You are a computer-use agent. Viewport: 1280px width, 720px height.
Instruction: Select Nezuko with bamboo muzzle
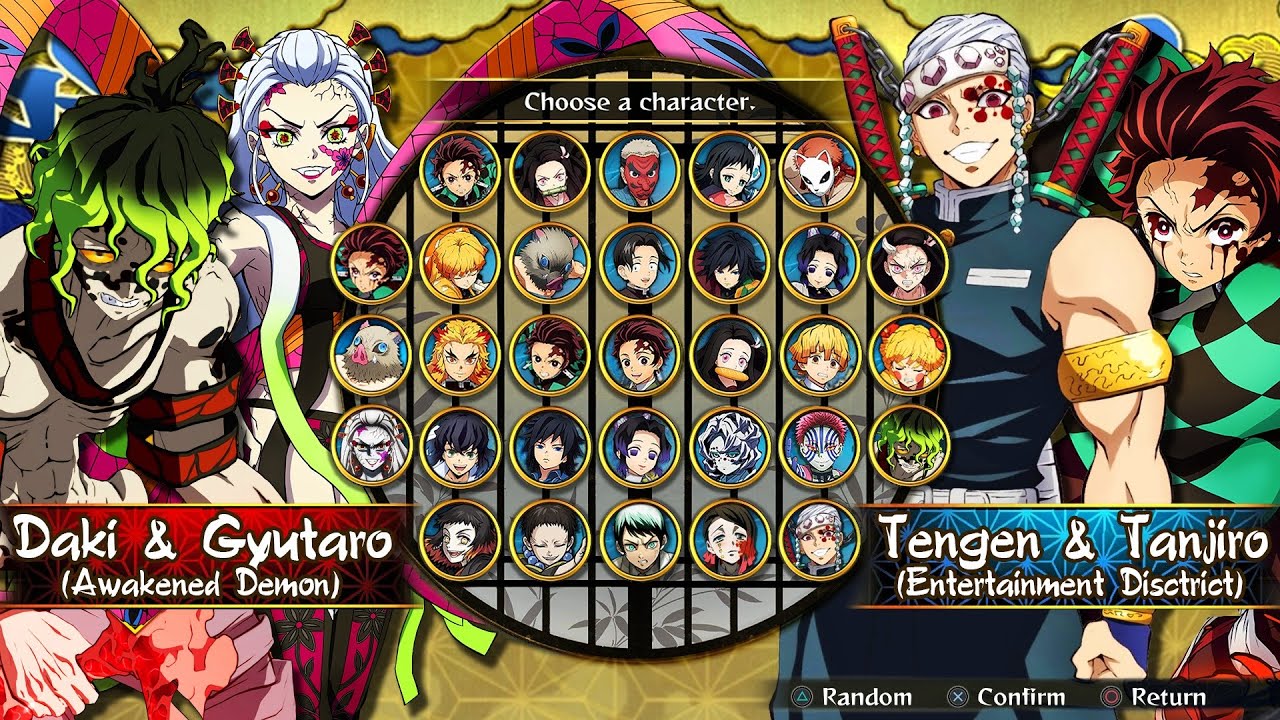click(549, 171)
